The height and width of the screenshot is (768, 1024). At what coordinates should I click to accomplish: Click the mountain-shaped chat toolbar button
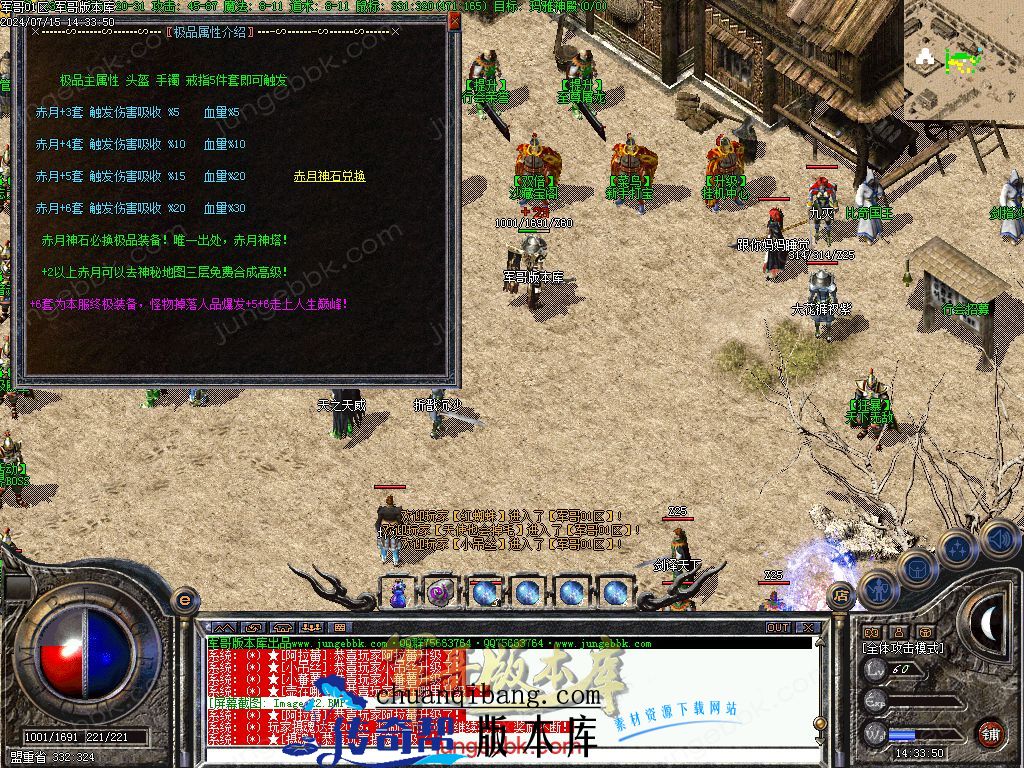223,627
